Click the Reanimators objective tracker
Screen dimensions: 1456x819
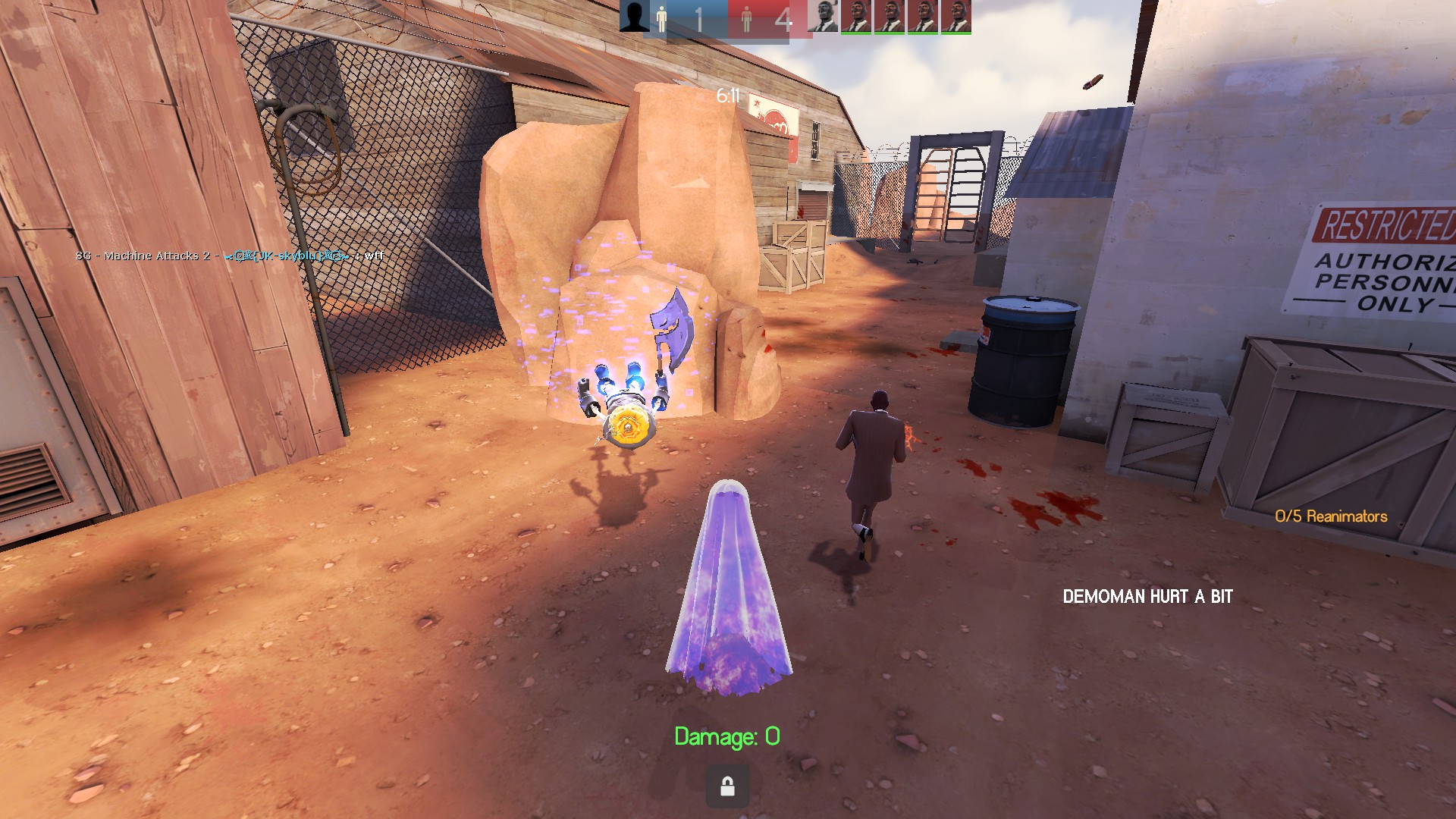[x=1330, y=516]
